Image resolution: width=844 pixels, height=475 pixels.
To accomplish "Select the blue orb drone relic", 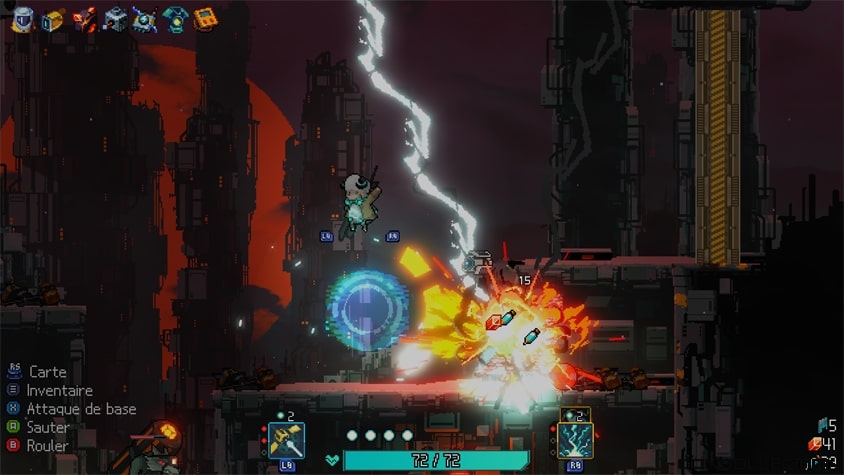I will (146, 19).
